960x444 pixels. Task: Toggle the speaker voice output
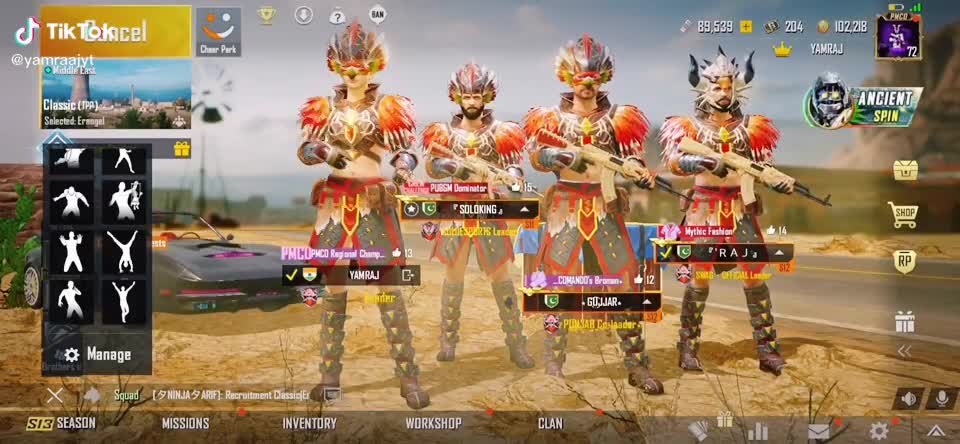[x=907, y=398]
